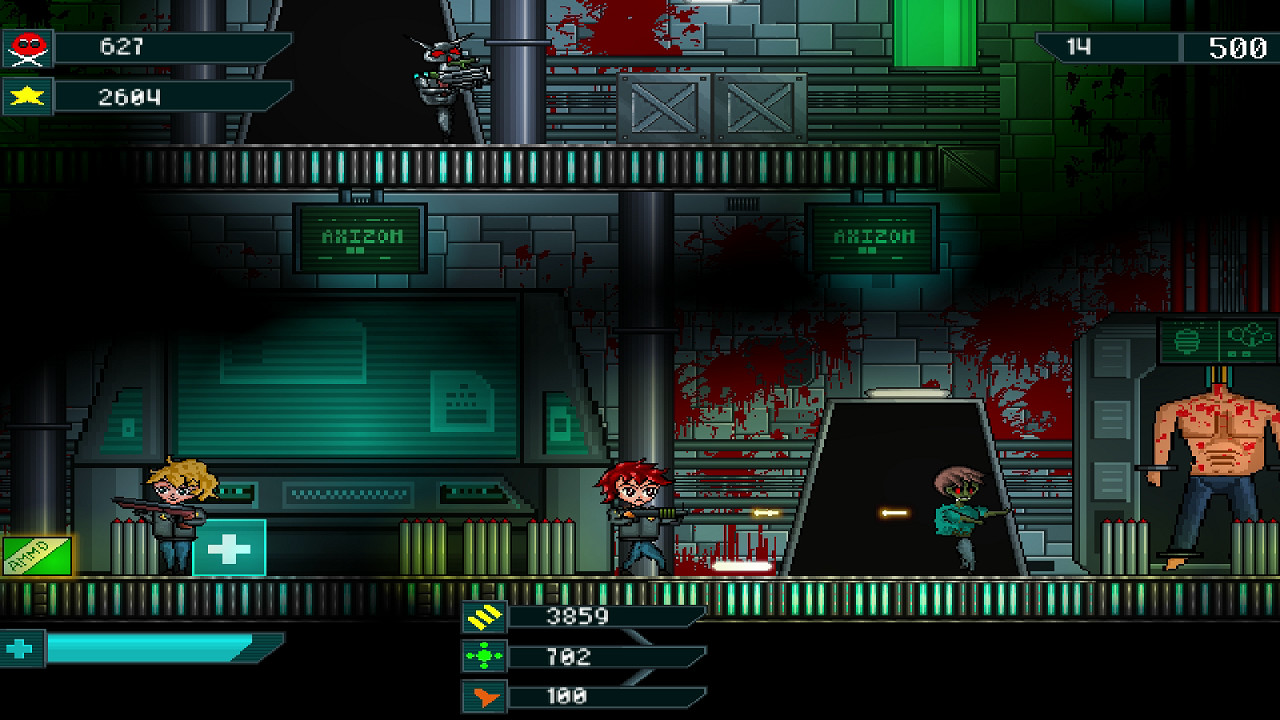Viewport: 1280px width, 720px height.
Task: Choose the green crosshair weapon icon
Action: (x=484, y=657)
